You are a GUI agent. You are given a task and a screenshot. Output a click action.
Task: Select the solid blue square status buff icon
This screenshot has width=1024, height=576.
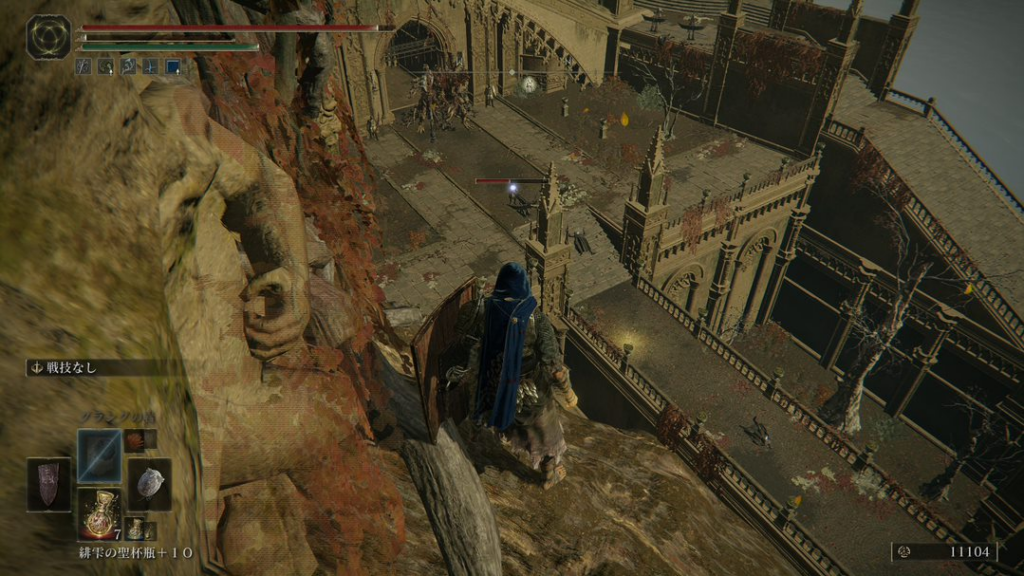click(173, 67)
